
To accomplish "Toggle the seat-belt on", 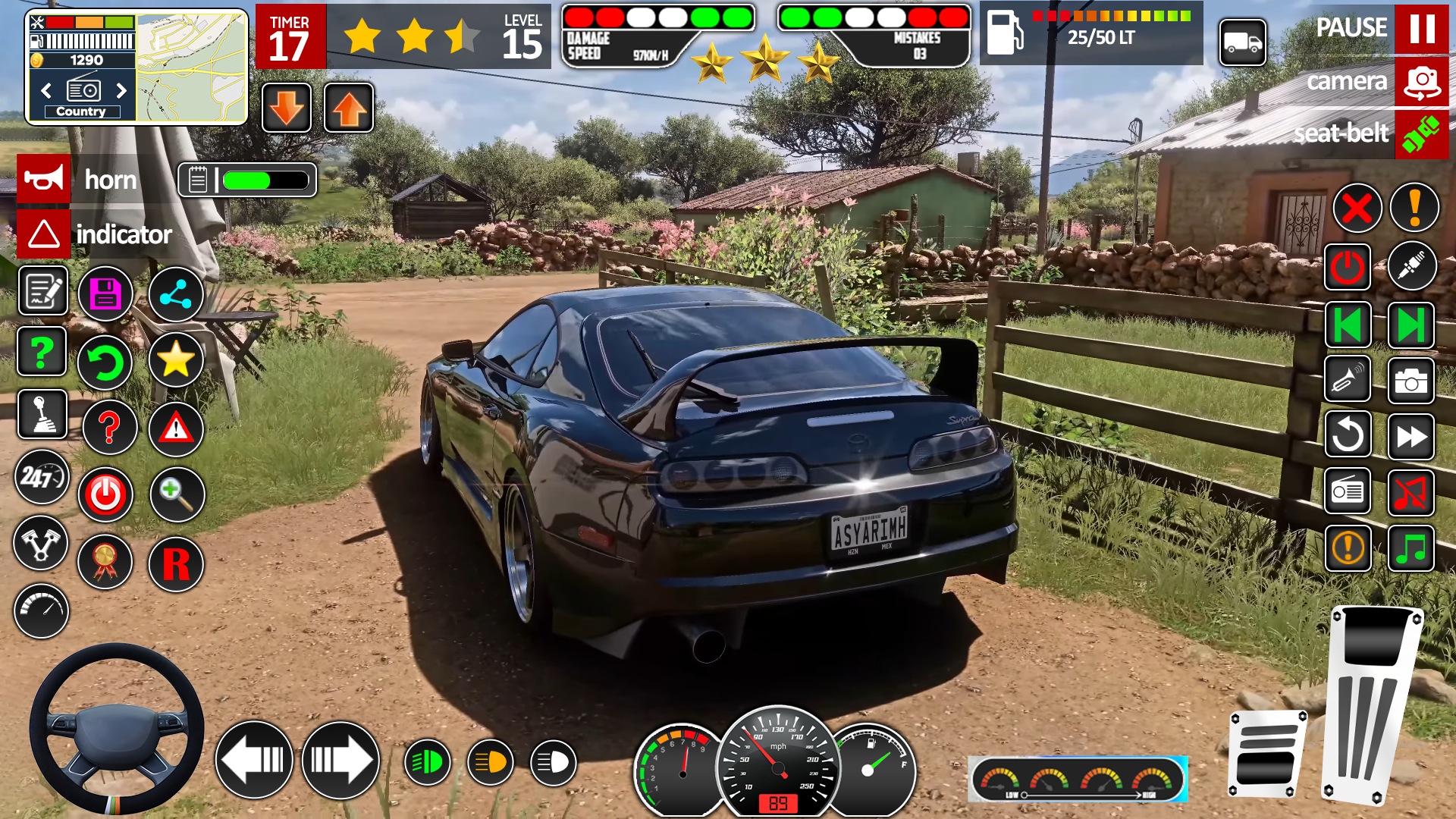I will (x=1422, y=134).
